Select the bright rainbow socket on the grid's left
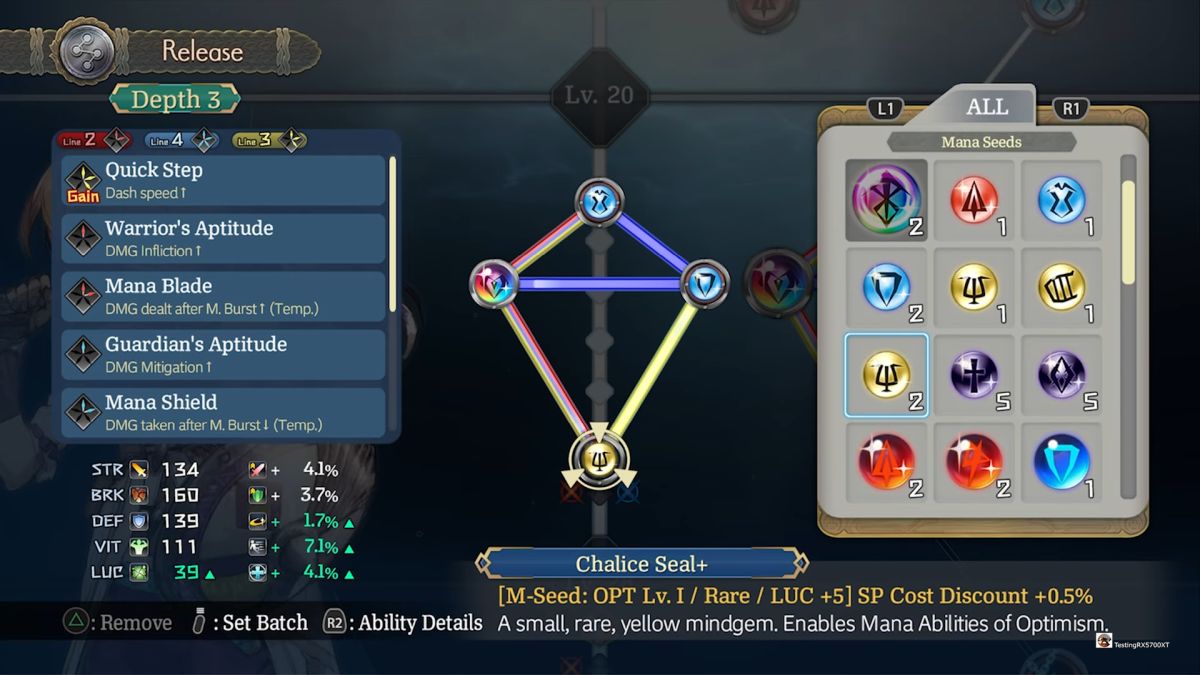Image resolution: width=1200 pixels, height=675 pixels. [493, 283]
